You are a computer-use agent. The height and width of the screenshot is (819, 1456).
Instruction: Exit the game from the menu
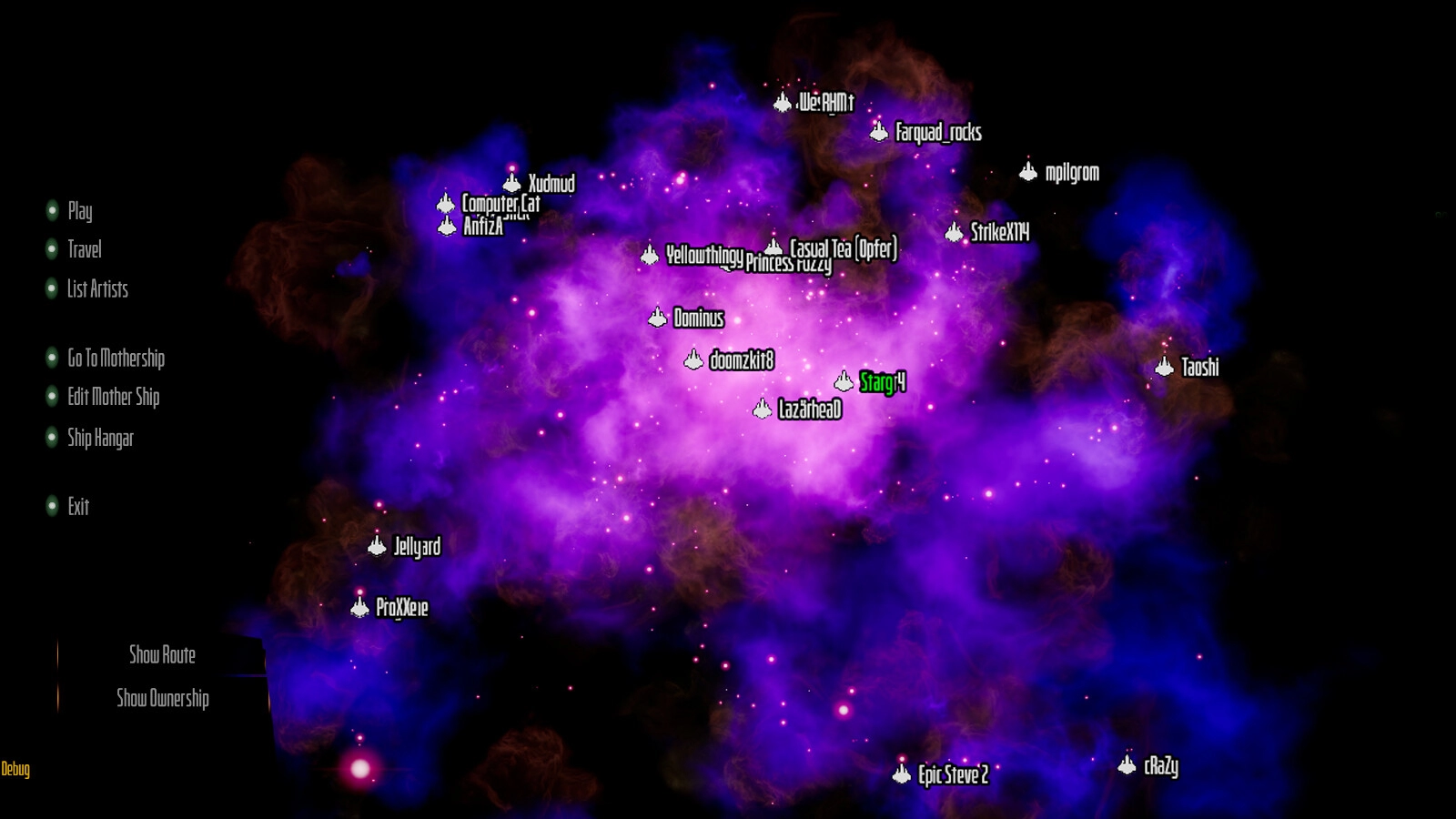[x=78, y=506]
